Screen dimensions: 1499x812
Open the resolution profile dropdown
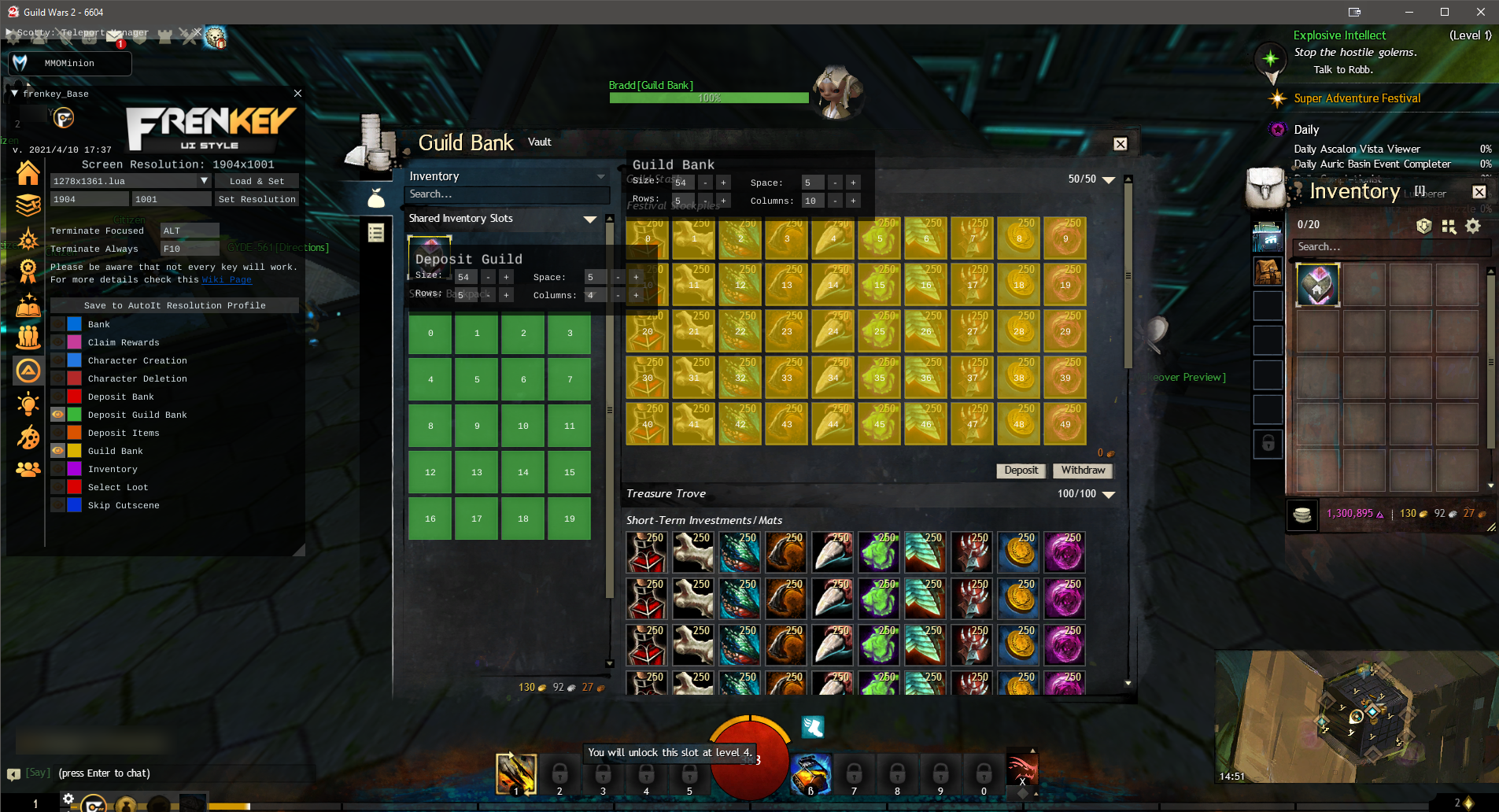pos(204,181)
